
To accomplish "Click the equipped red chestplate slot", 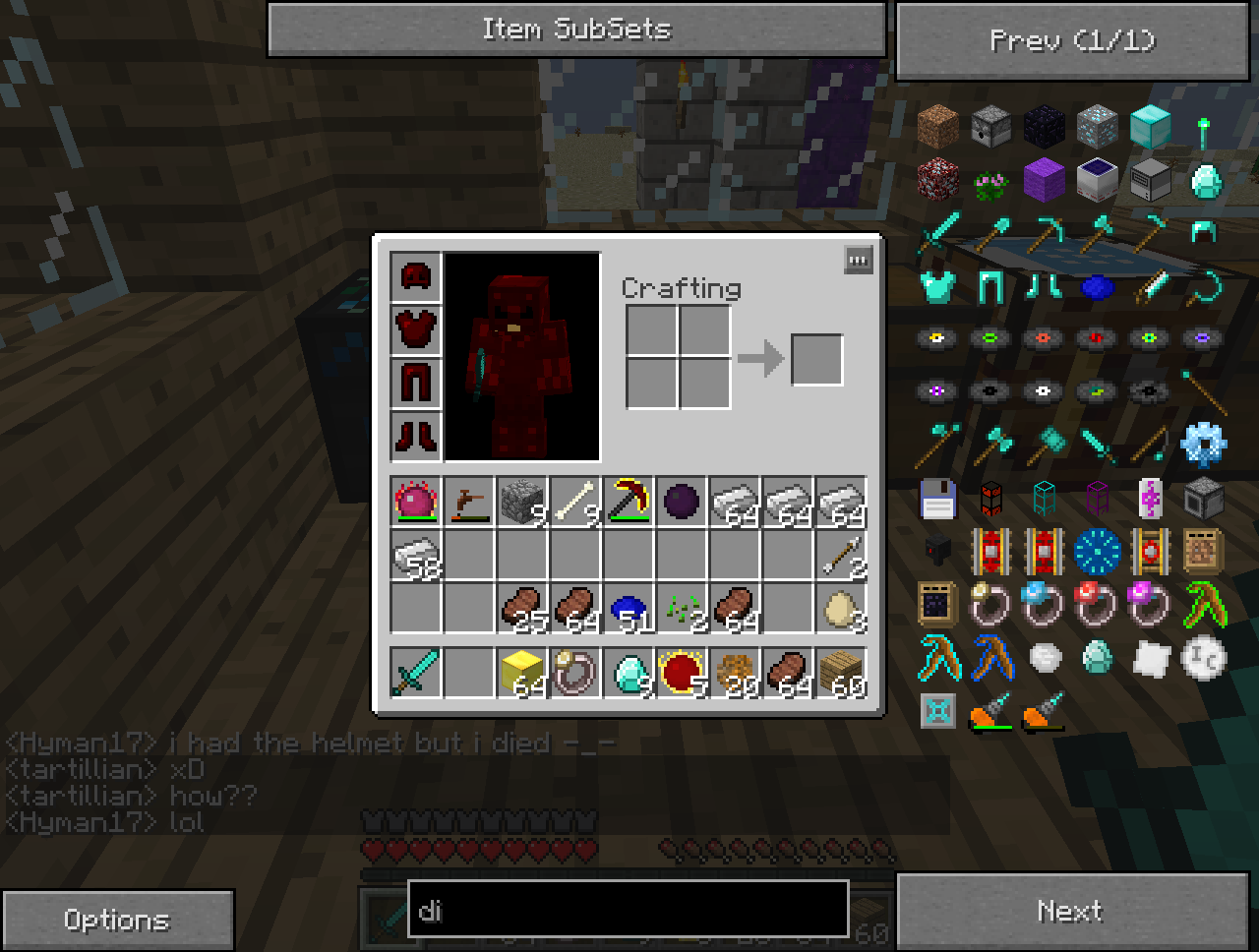I will click(415, 329).
